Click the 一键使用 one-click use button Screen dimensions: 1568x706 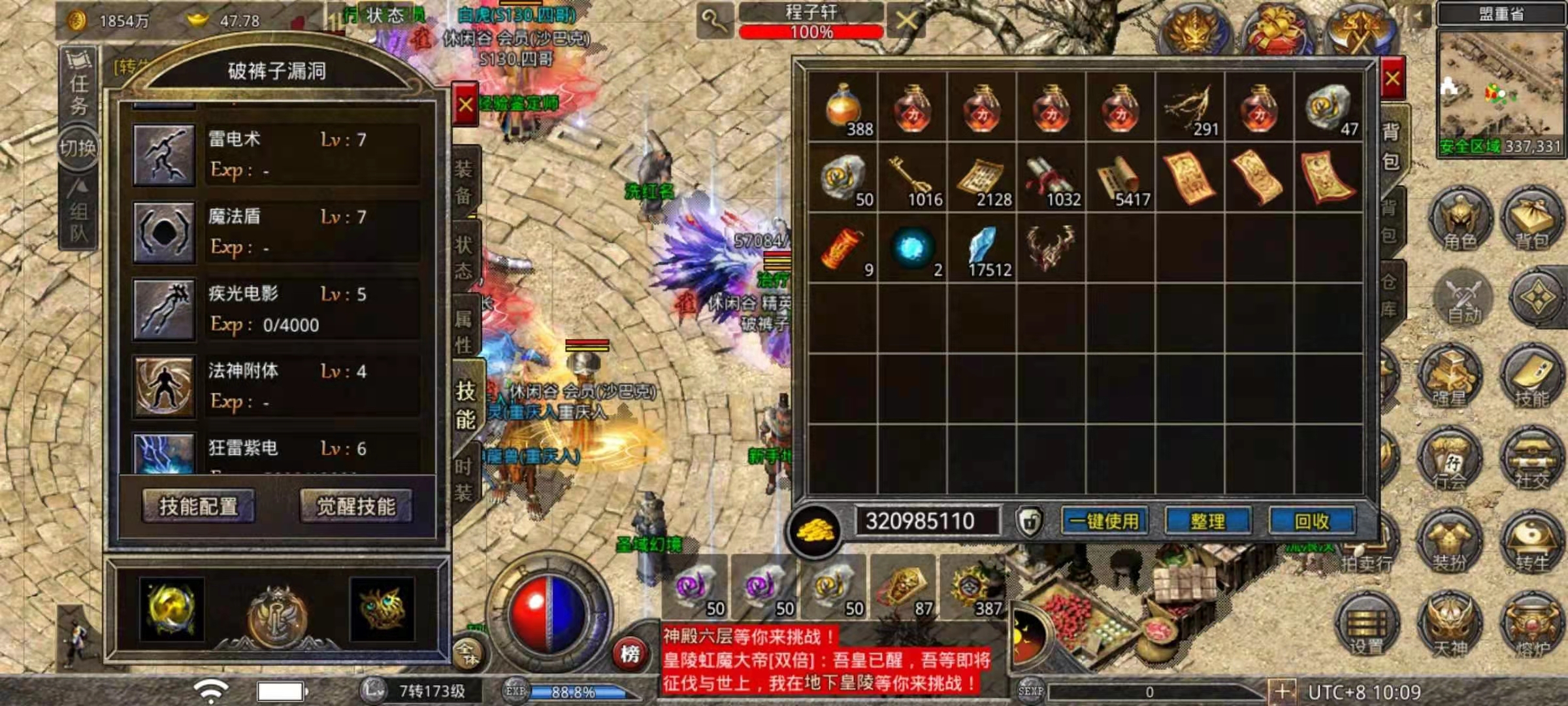tap(1104, 521)
